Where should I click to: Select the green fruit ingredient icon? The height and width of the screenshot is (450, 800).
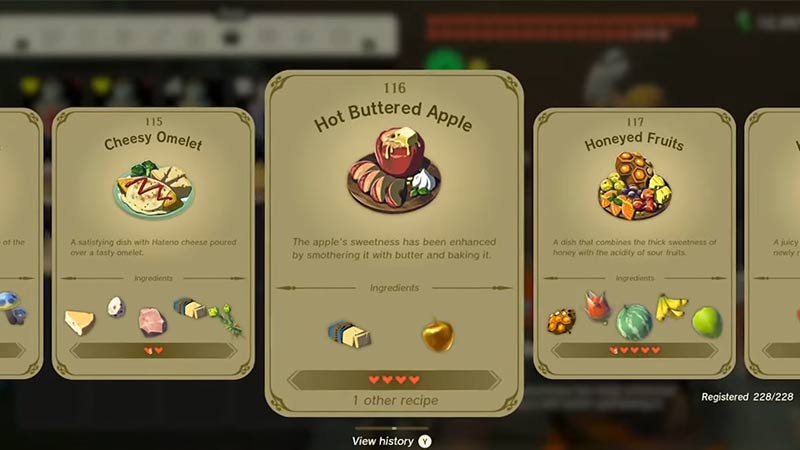(x=707, y=321)
